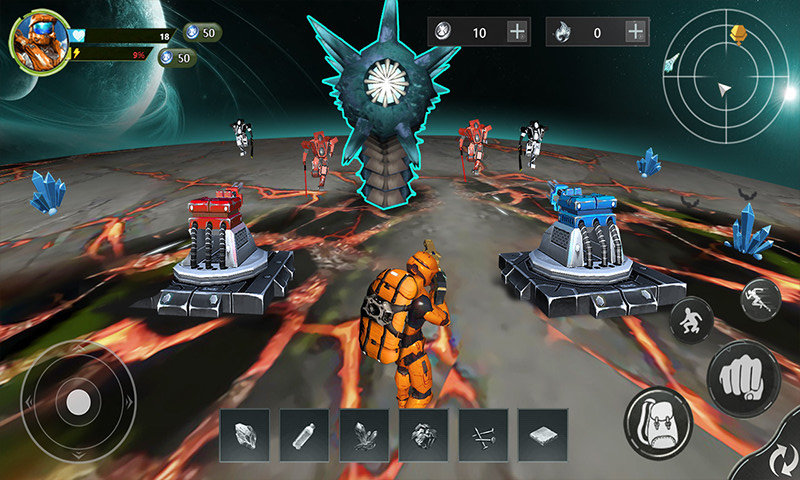
Task: Choose the metal plate hotbar slot
Action: click(x=543, y=434)
